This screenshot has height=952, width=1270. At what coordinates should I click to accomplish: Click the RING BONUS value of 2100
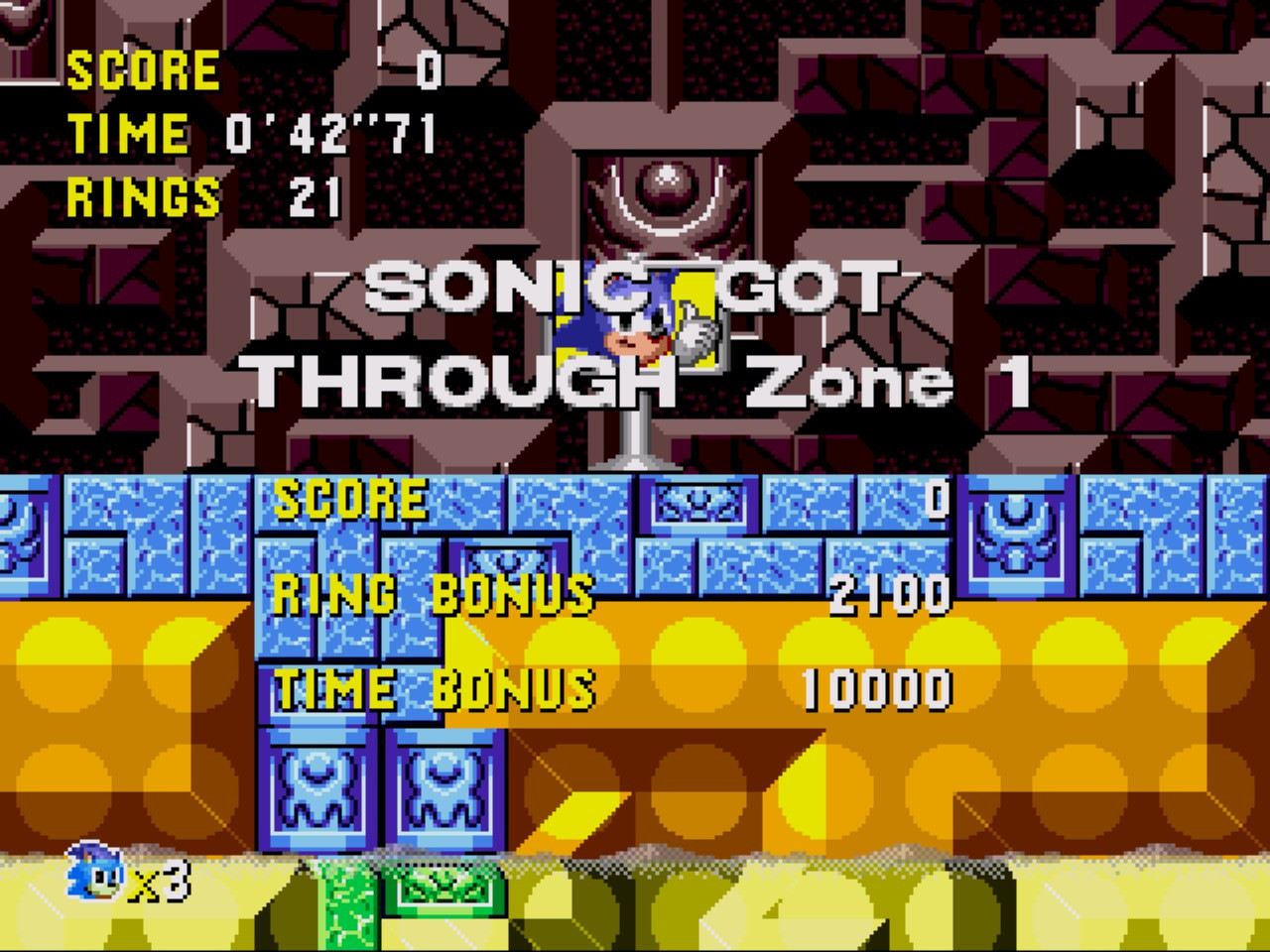[891, 595]
